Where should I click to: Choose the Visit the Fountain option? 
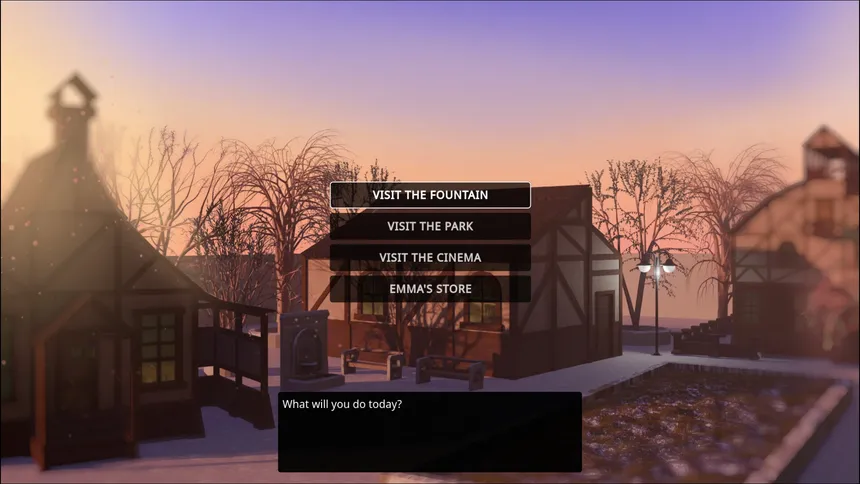pyautogui.click(x=430, y=195)
